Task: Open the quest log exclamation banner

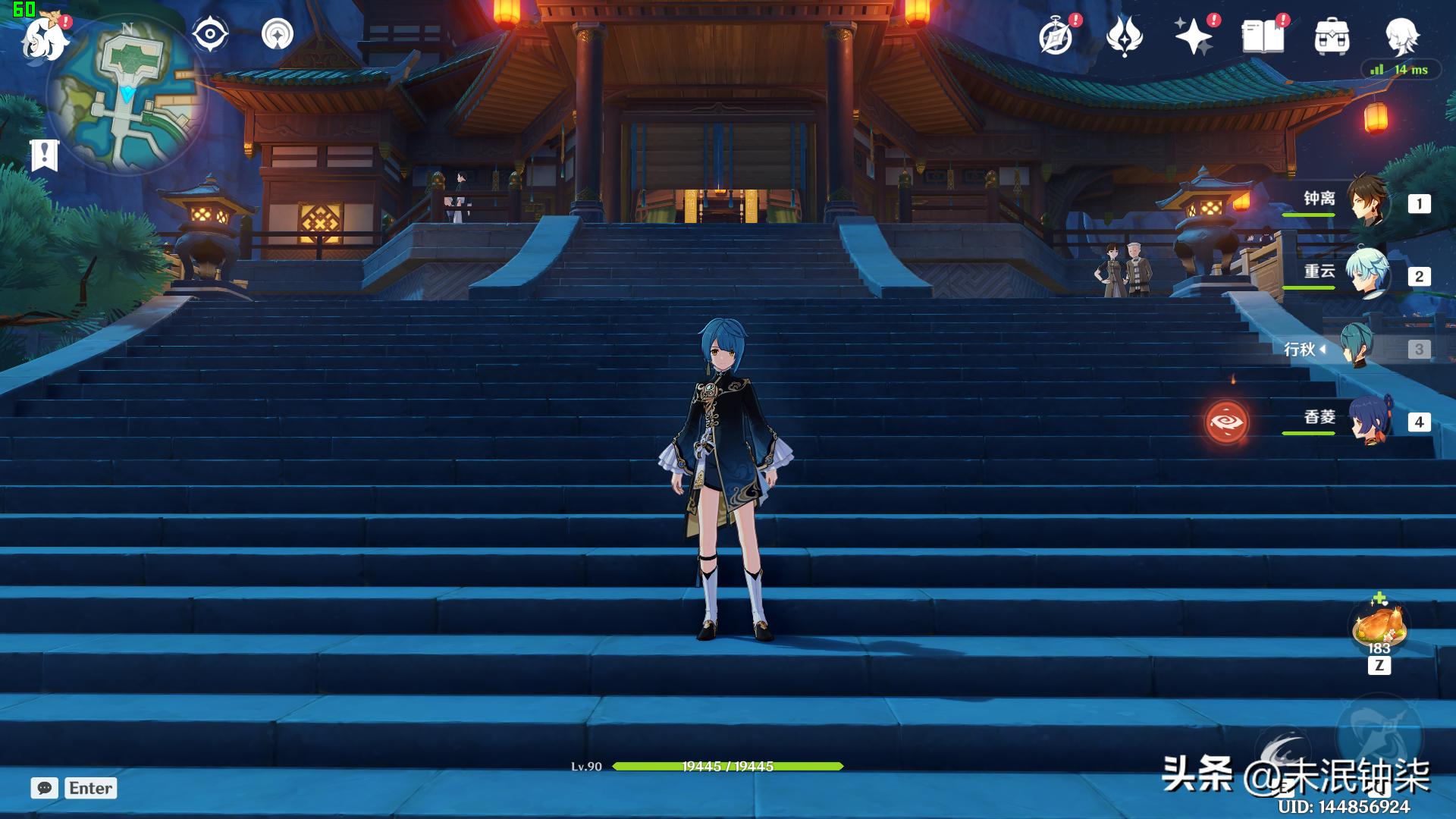Action: coord(45,155)
